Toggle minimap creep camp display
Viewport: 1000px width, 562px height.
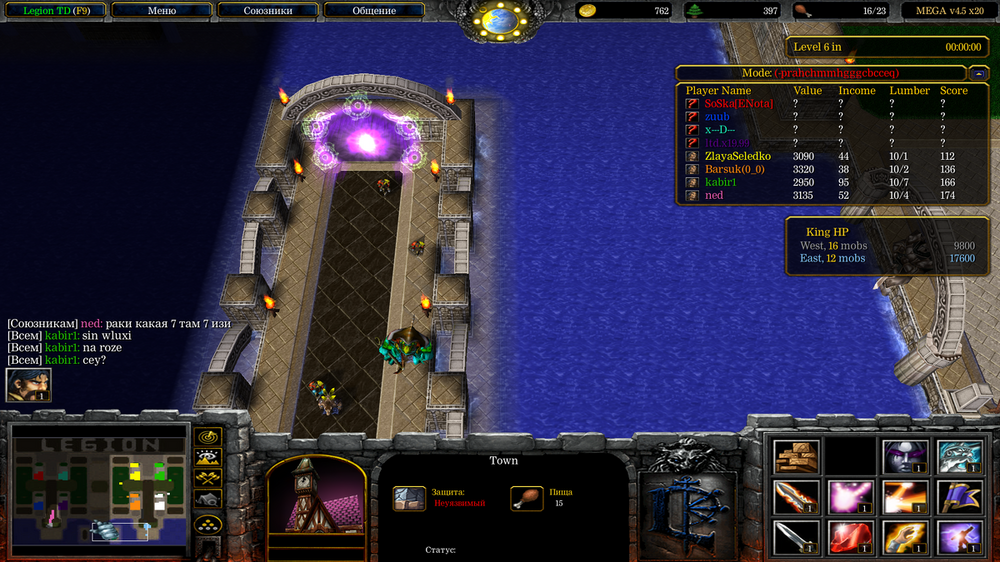coord(208,500)
